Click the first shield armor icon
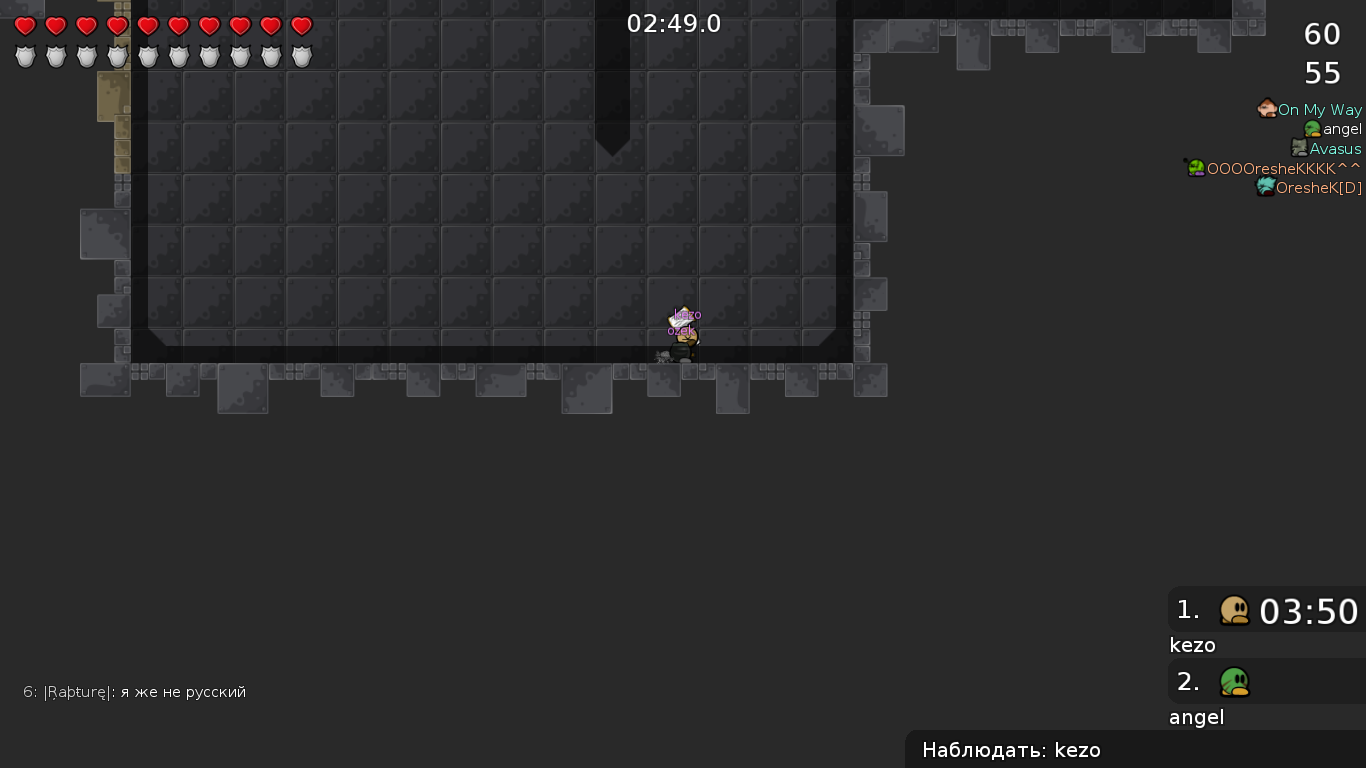The image size is (1366, 768). tap(25, 57)
